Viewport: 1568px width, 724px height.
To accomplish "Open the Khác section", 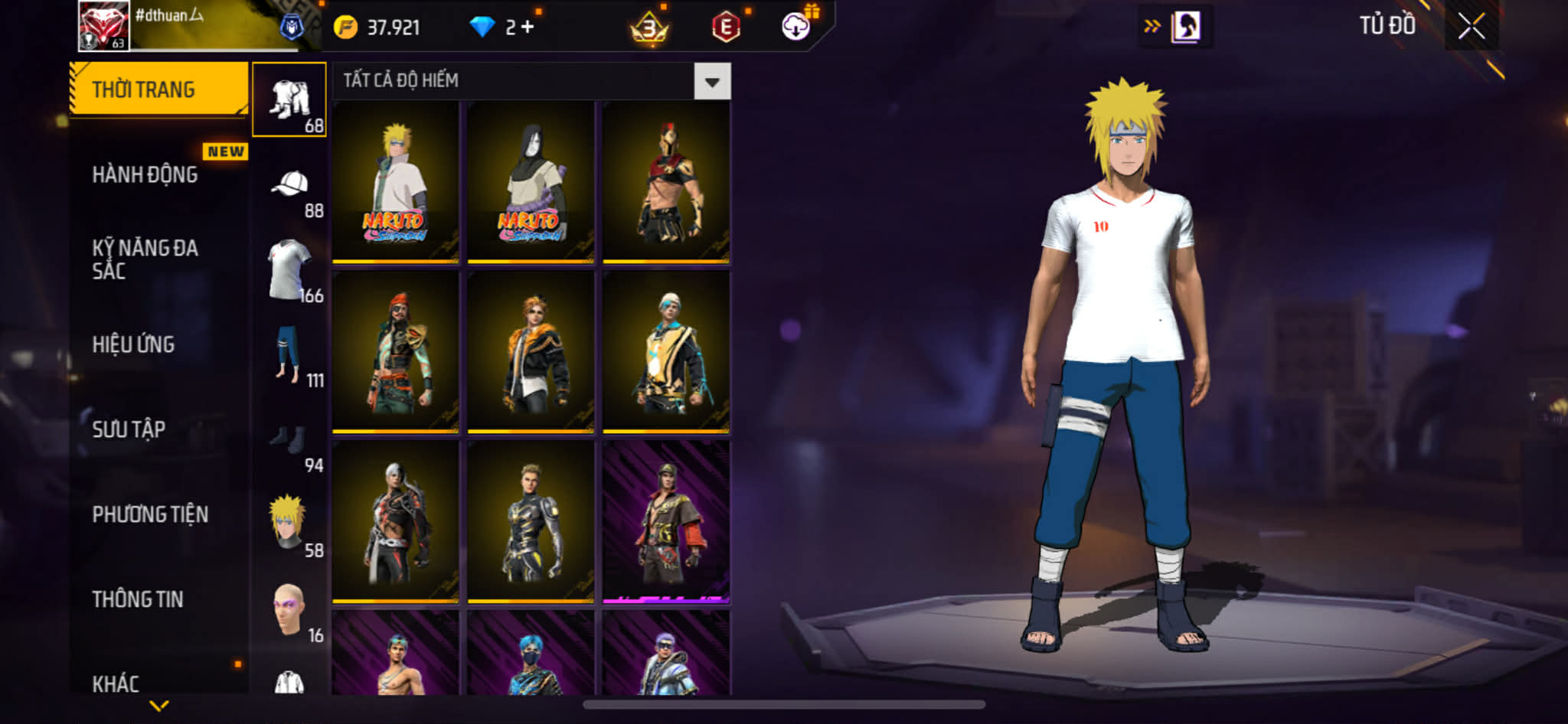I will (116, 683).
